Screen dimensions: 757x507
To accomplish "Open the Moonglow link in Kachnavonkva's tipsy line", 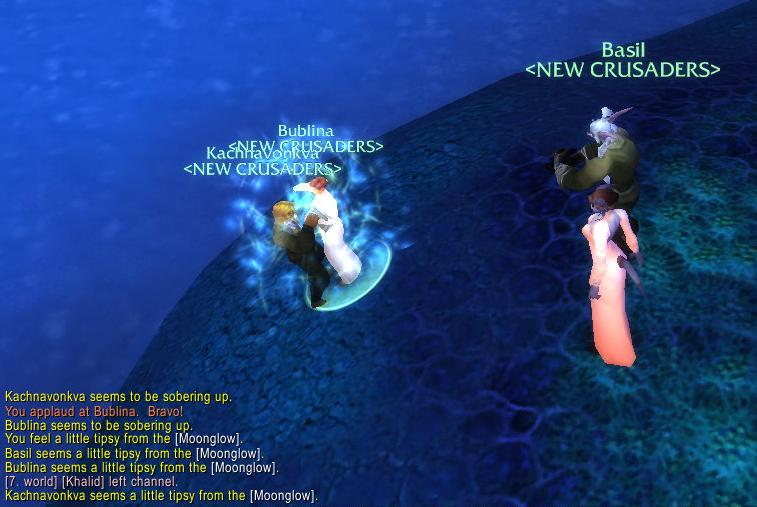I will (283, 496).
